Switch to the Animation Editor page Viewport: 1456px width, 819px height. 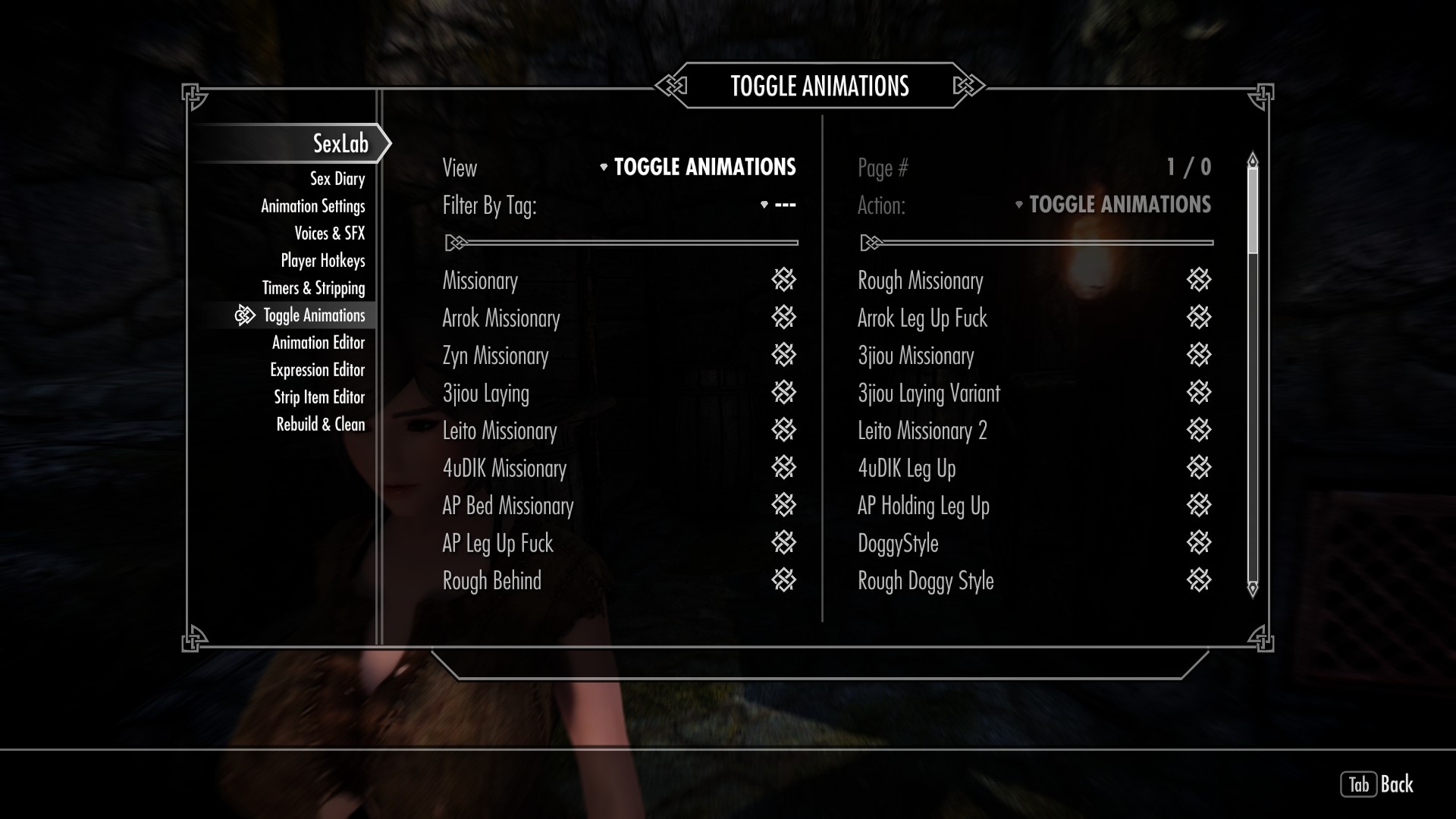[318, 343]
